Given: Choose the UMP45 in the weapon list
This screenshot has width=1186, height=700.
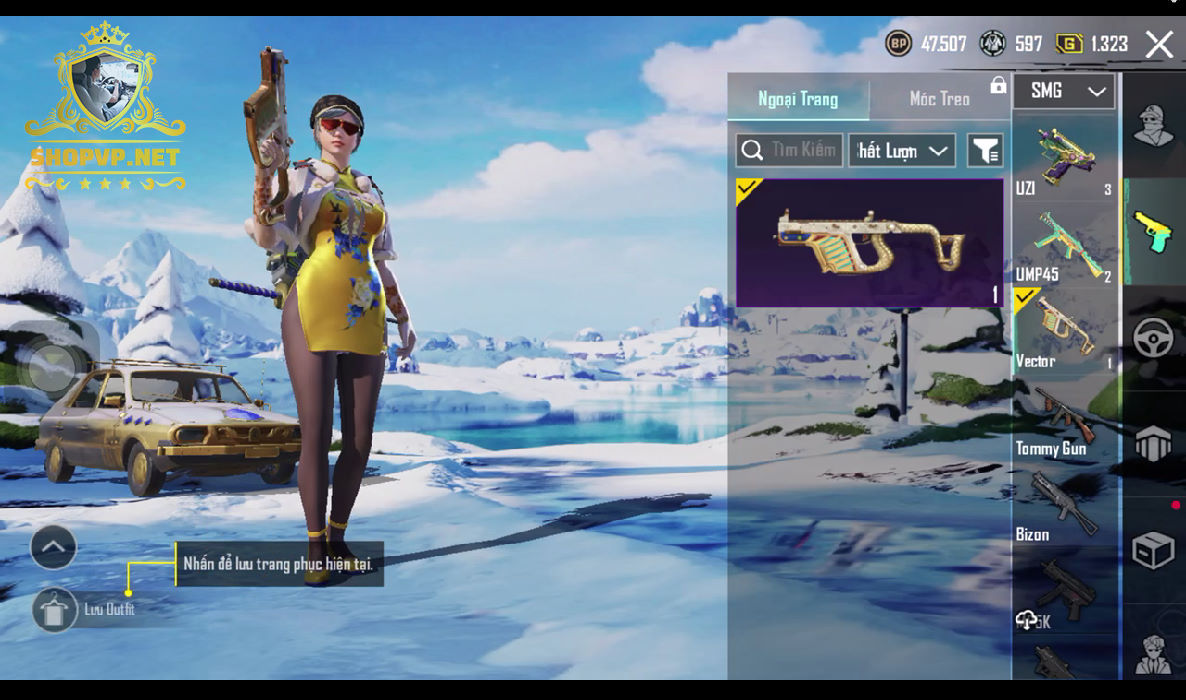Looking at the screenshot, I should pos(1064,245).
